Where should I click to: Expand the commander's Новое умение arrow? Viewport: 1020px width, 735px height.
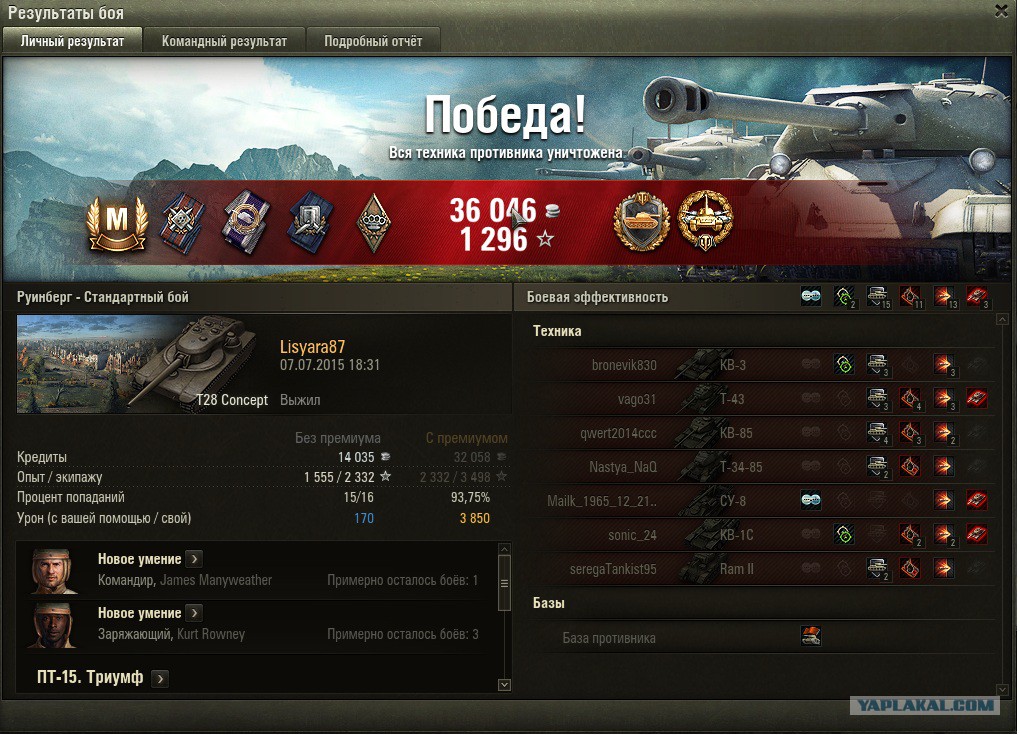(195, 559)
